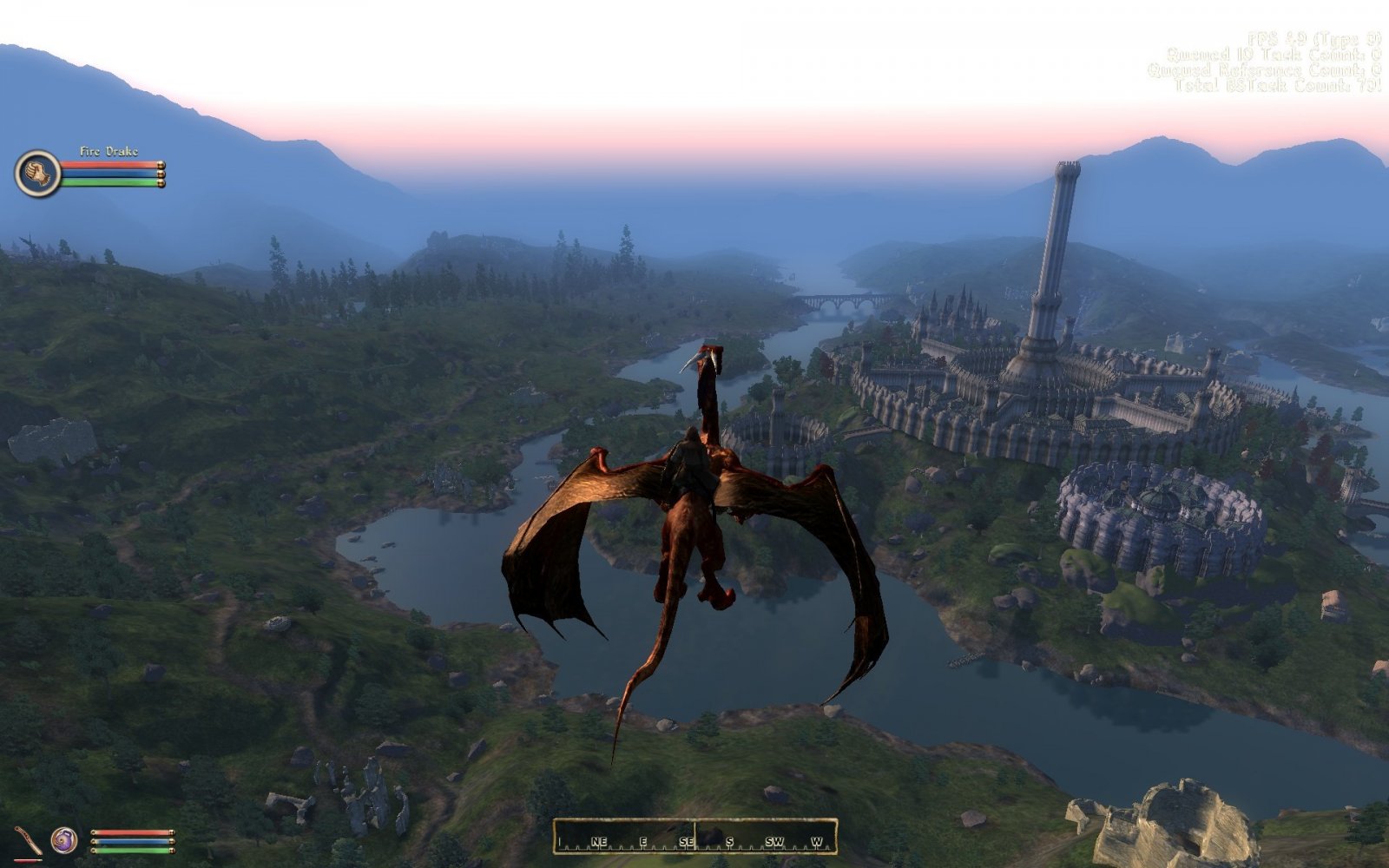1389x868 pixels.
Task: Click the purple swirl spell icon
Action: tap(64, 840)
